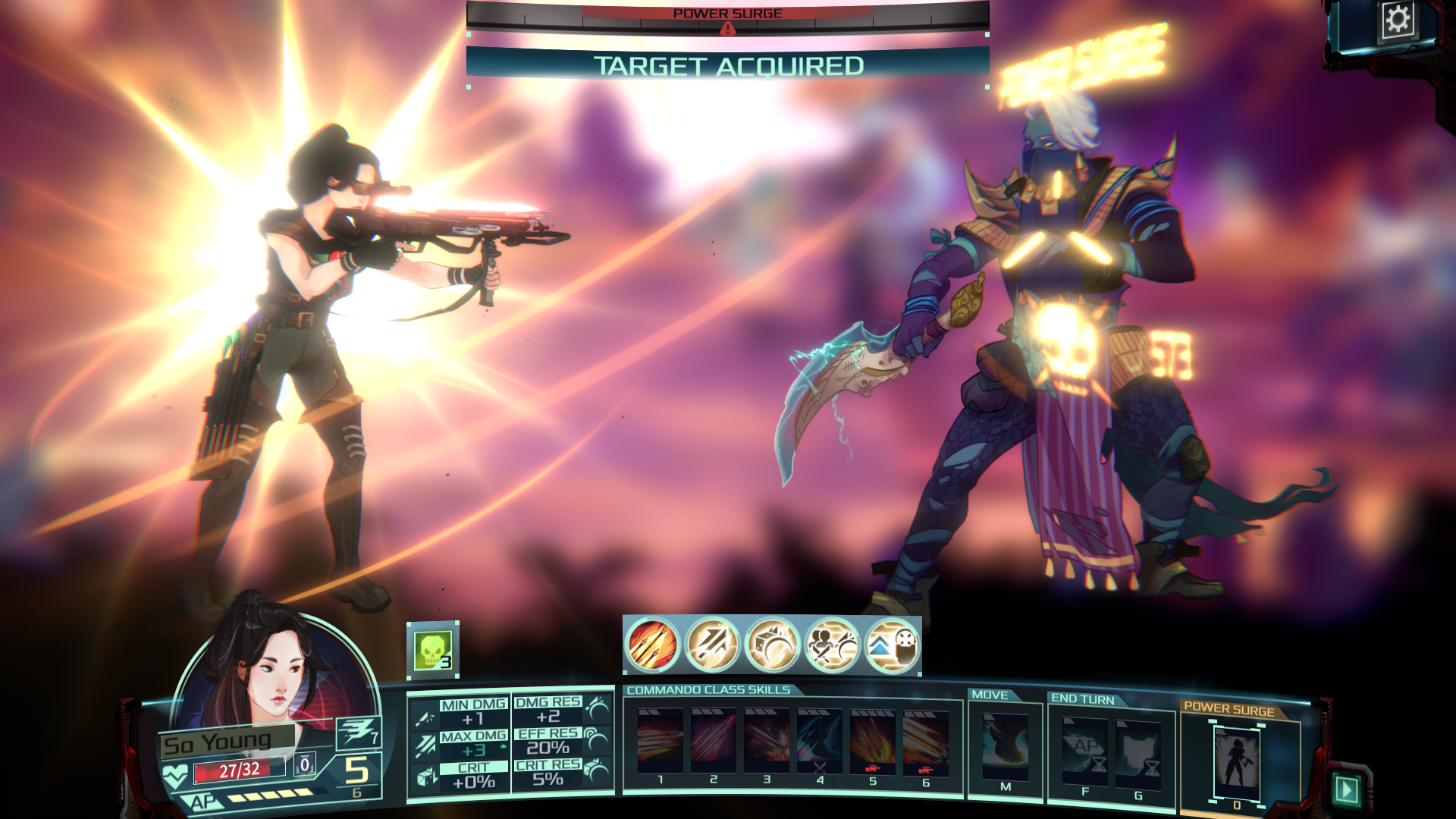
Task: Select the AP hourglass End Turn option
Action: [x=1086, y=751]
